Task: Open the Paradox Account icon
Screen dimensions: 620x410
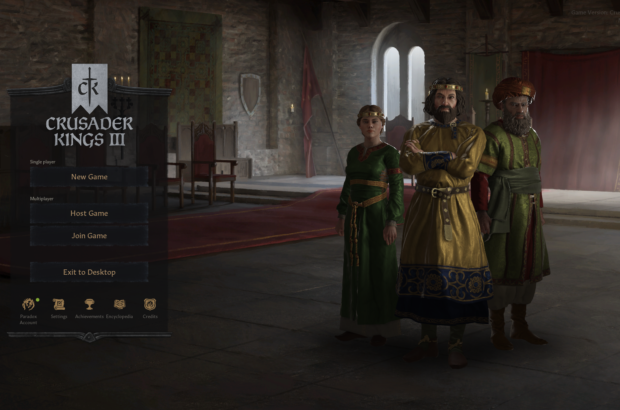Action: [28, 305]
